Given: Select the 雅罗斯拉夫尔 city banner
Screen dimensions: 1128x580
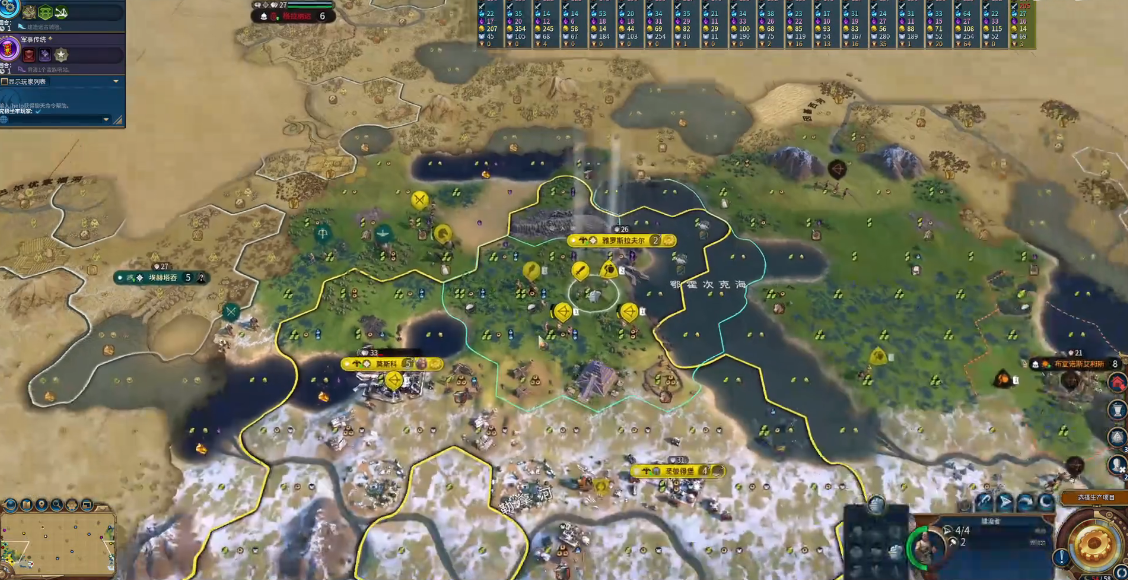Looking at the screenshot, I should pos(621,241).
